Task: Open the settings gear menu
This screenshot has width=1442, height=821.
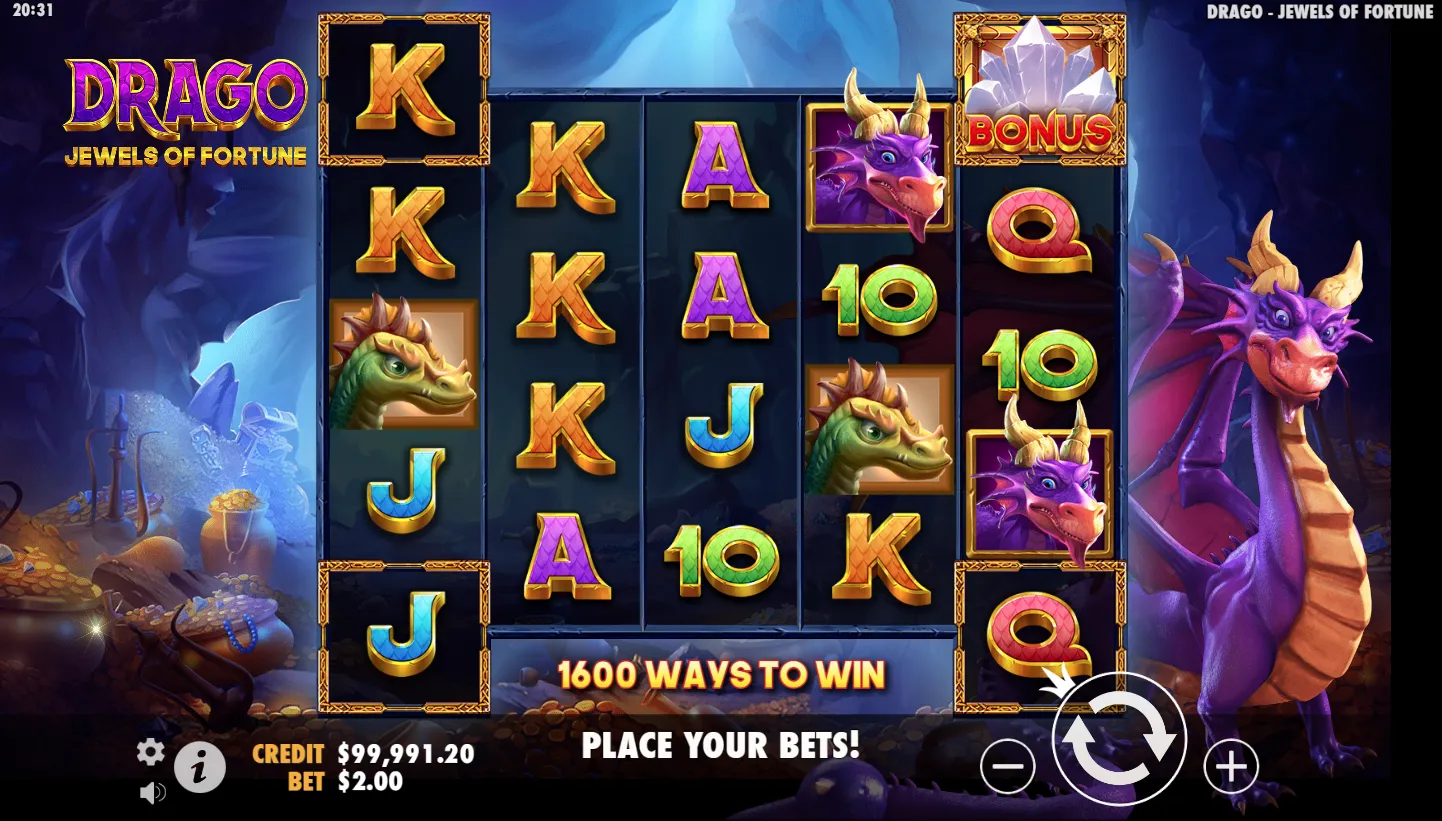Action: tap(151, 752)
